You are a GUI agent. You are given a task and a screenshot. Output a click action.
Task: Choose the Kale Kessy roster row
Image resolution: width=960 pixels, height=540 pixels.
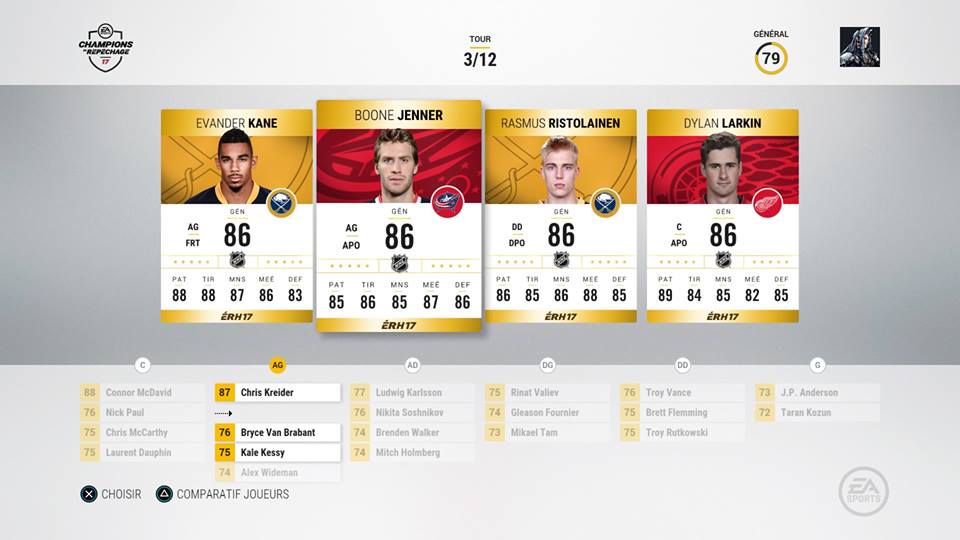point(277,453)
